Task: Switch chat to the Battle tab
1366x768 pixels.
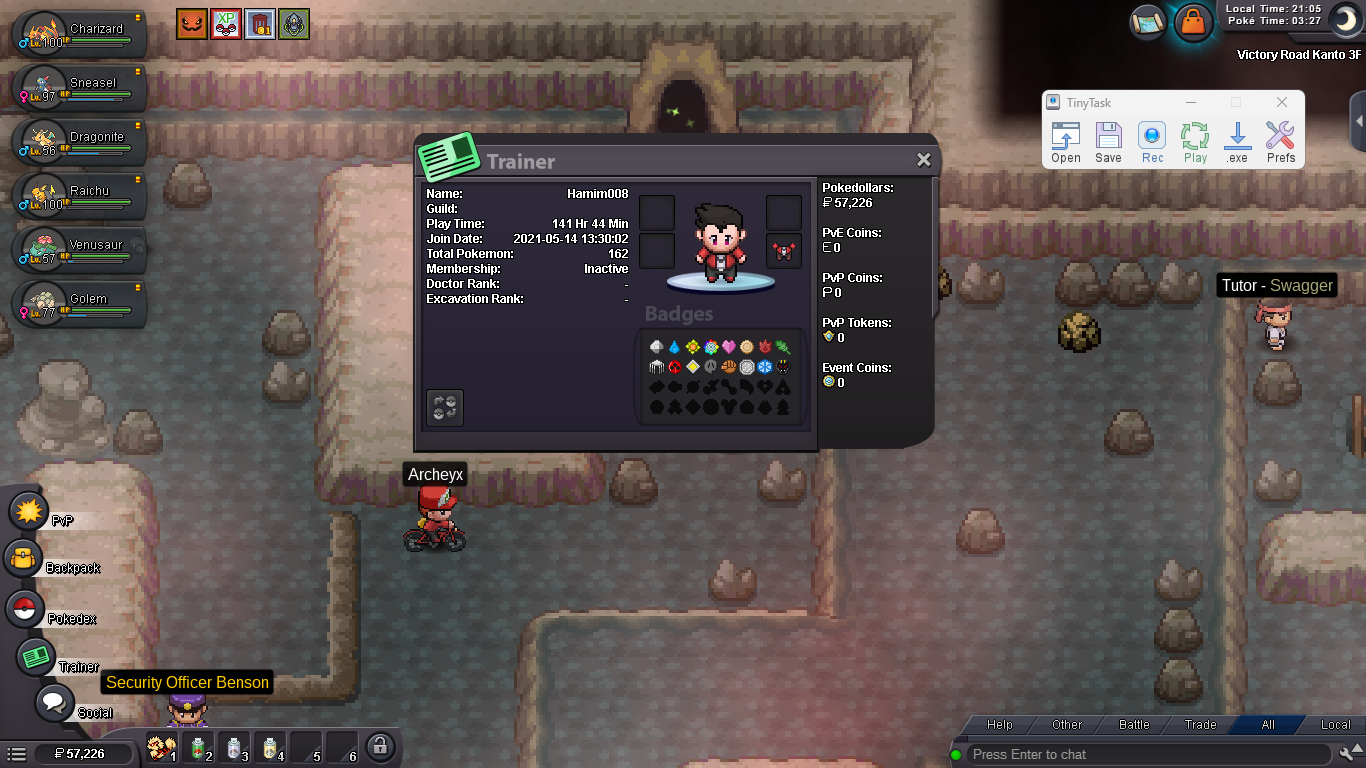Action: tap(1134, 725)
